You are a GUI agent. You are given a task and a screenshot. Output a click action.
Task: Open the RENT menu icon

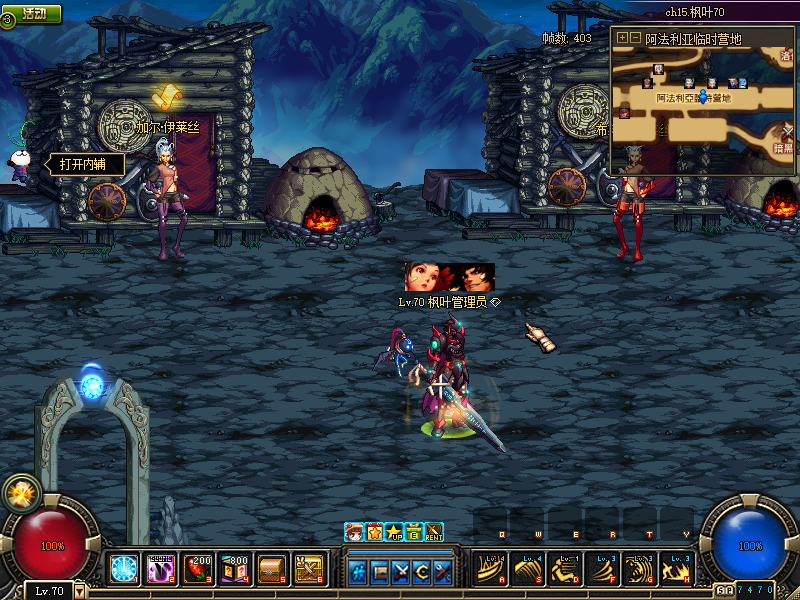click(434, 532)
